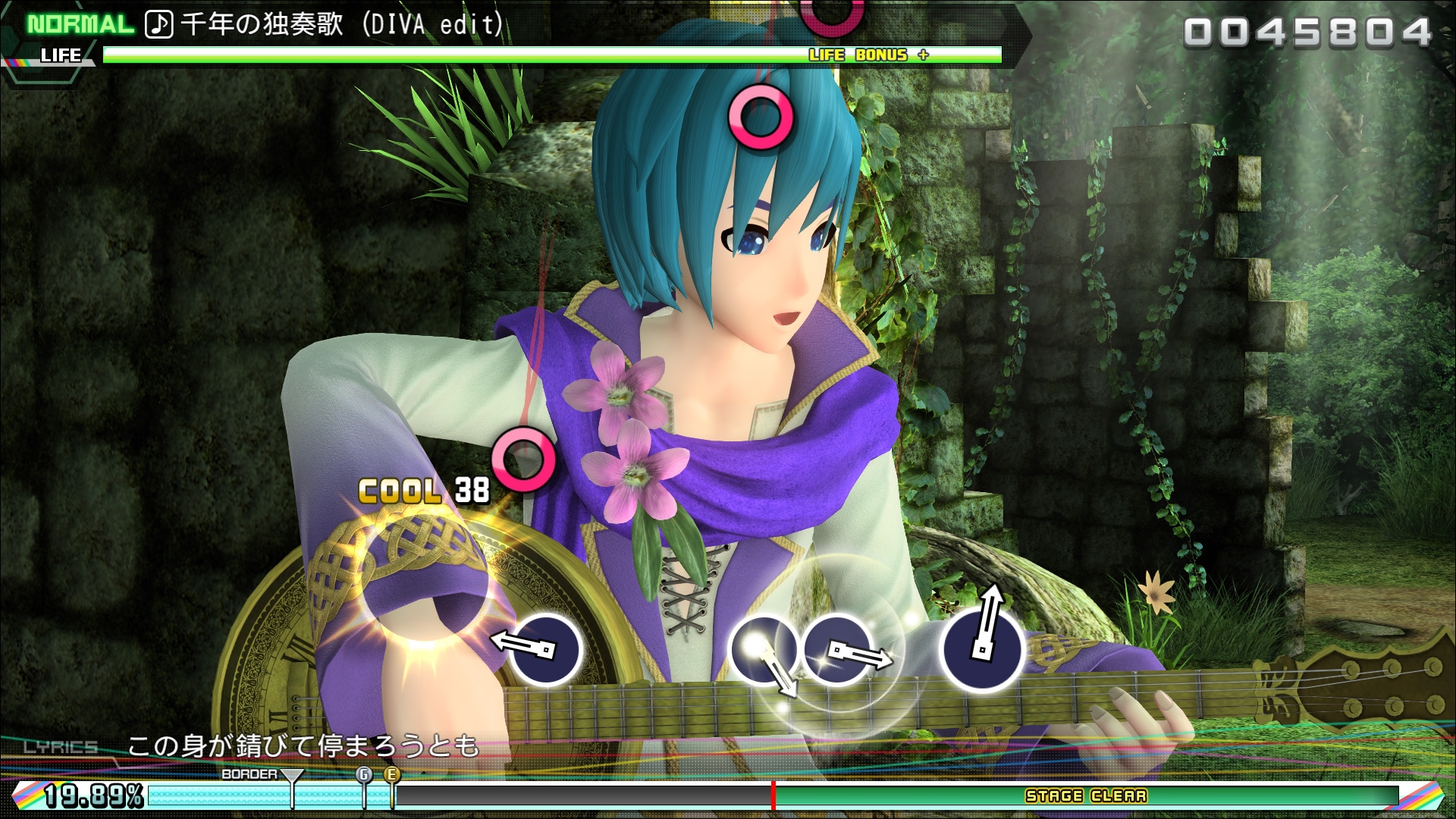
Task: Click the BORDER marker on the progress bar
Action: (292, 777)
